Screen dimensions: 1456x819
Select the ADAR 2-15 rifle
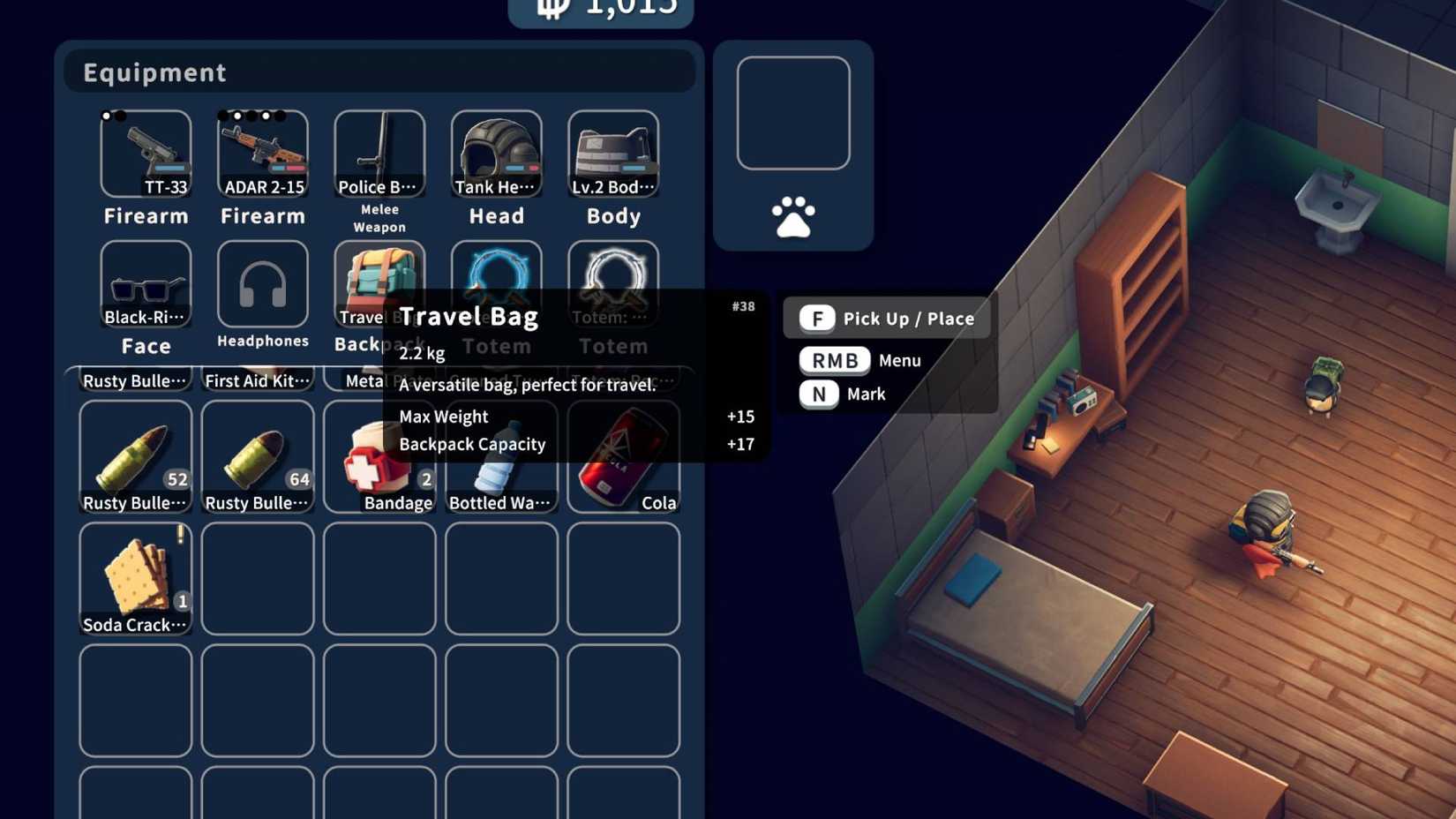(x=262, y=154)
